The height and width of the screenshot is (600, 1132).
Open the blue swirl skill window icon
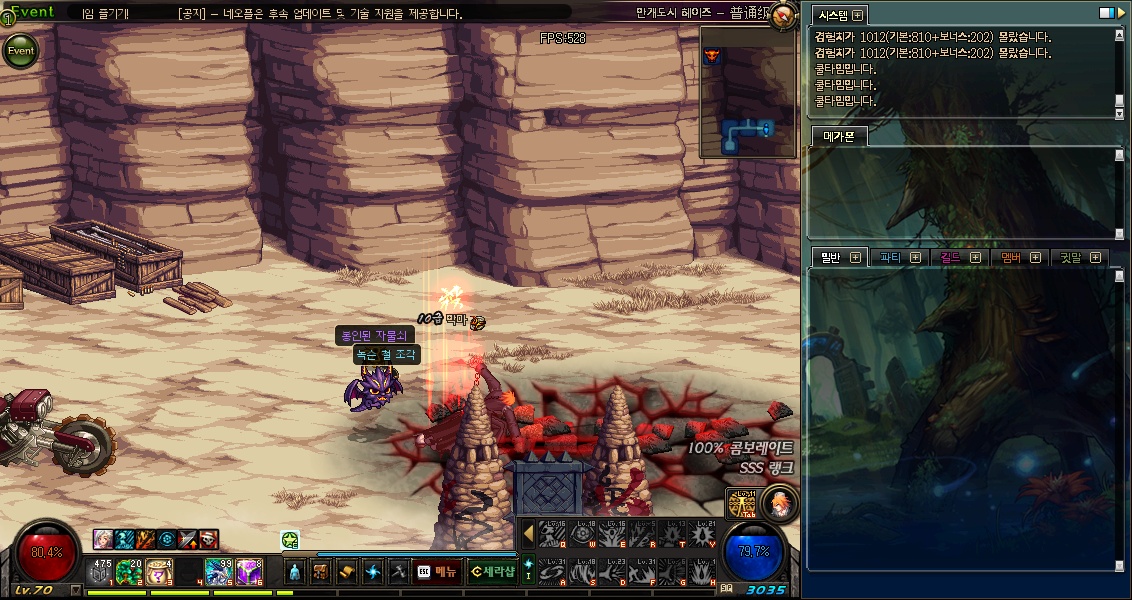pos(373,572)
